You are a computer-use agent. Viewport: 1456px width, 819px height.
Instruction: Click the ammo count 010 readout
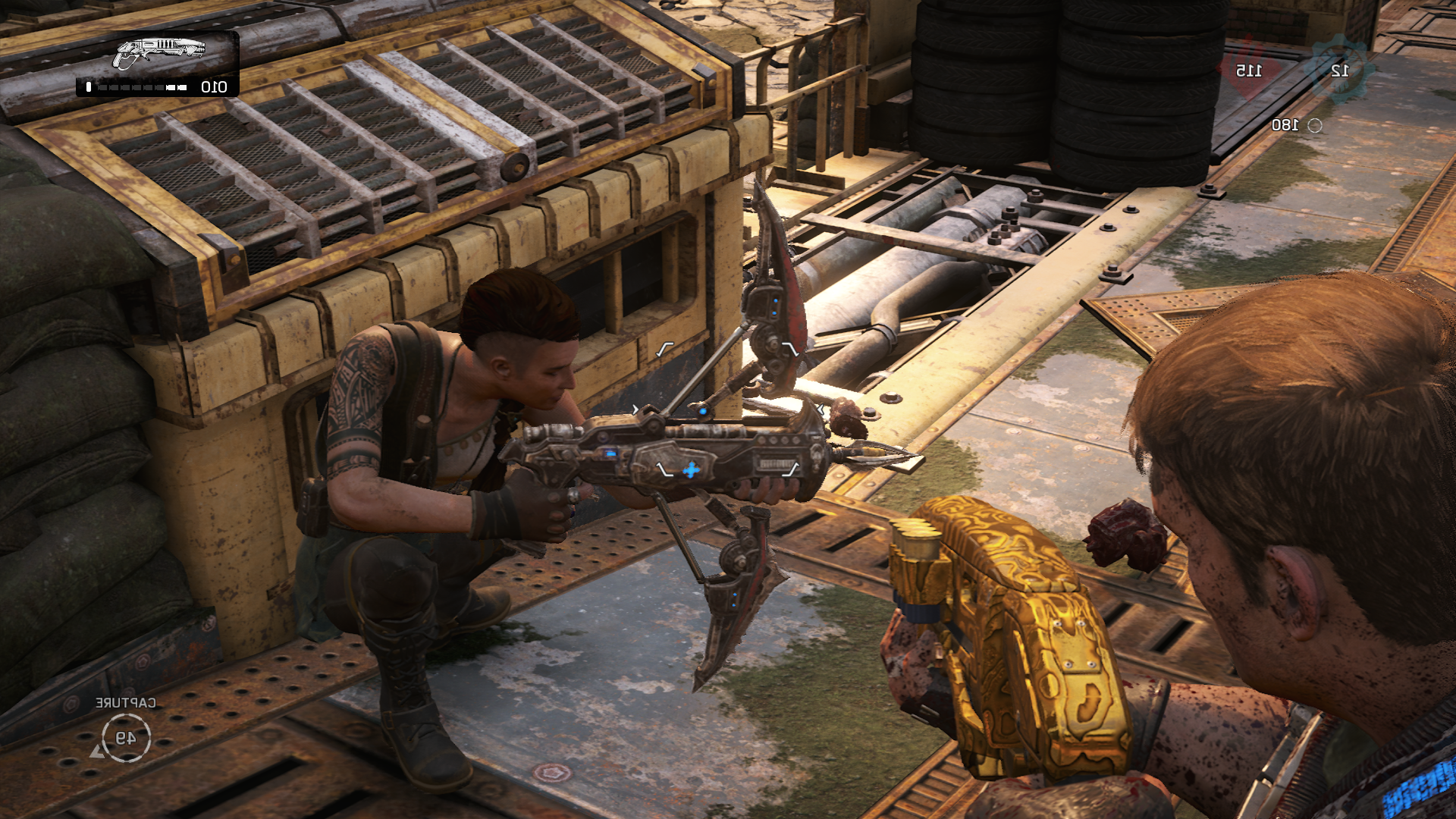pyautogui.click(x=215, y=88)
